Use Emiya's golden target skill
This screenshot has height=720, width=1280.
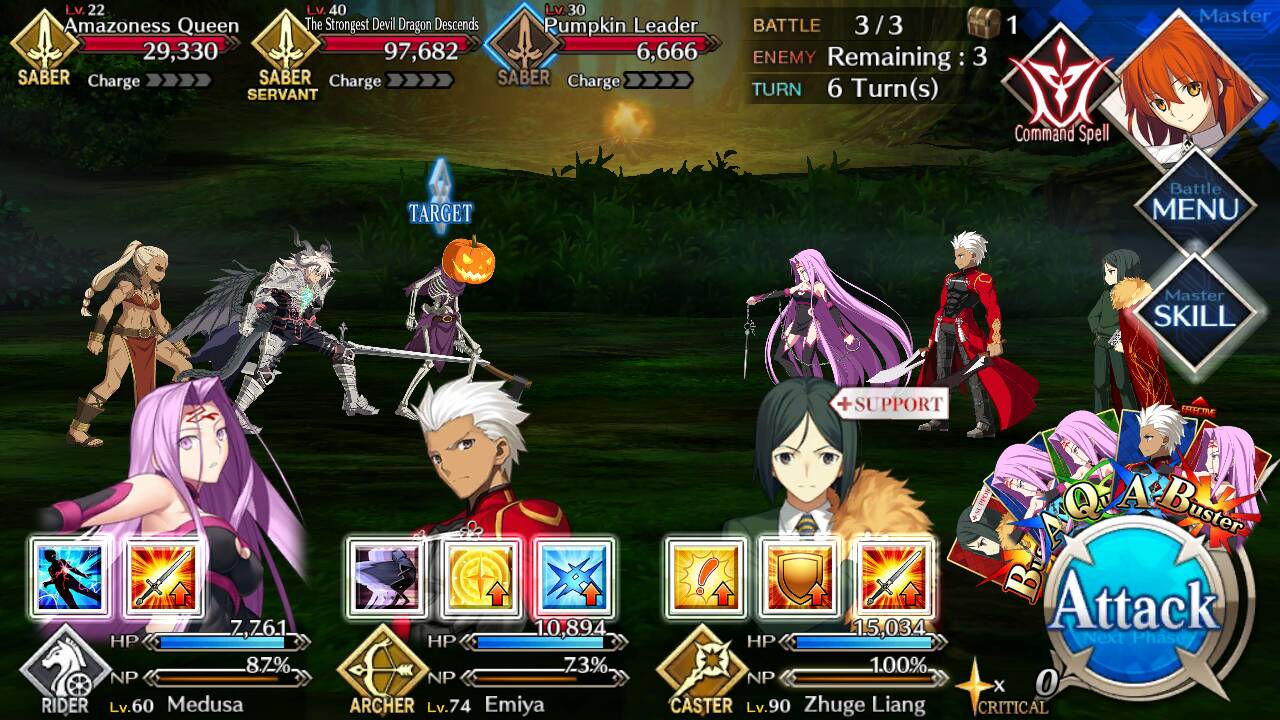coord(481,578)
